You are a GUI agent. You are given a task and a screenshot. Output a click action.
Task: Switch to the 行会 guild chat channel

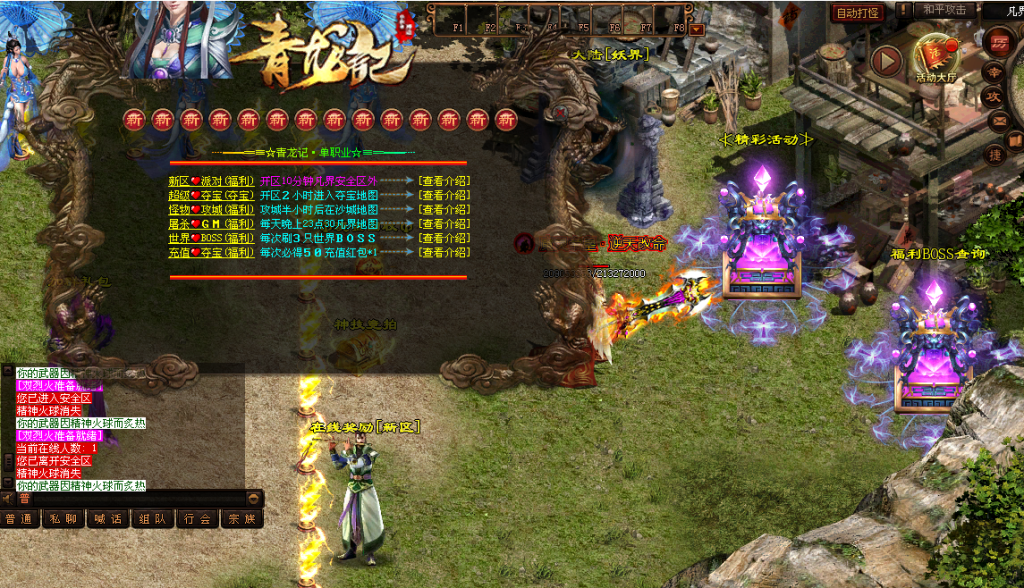pos(197,519)
